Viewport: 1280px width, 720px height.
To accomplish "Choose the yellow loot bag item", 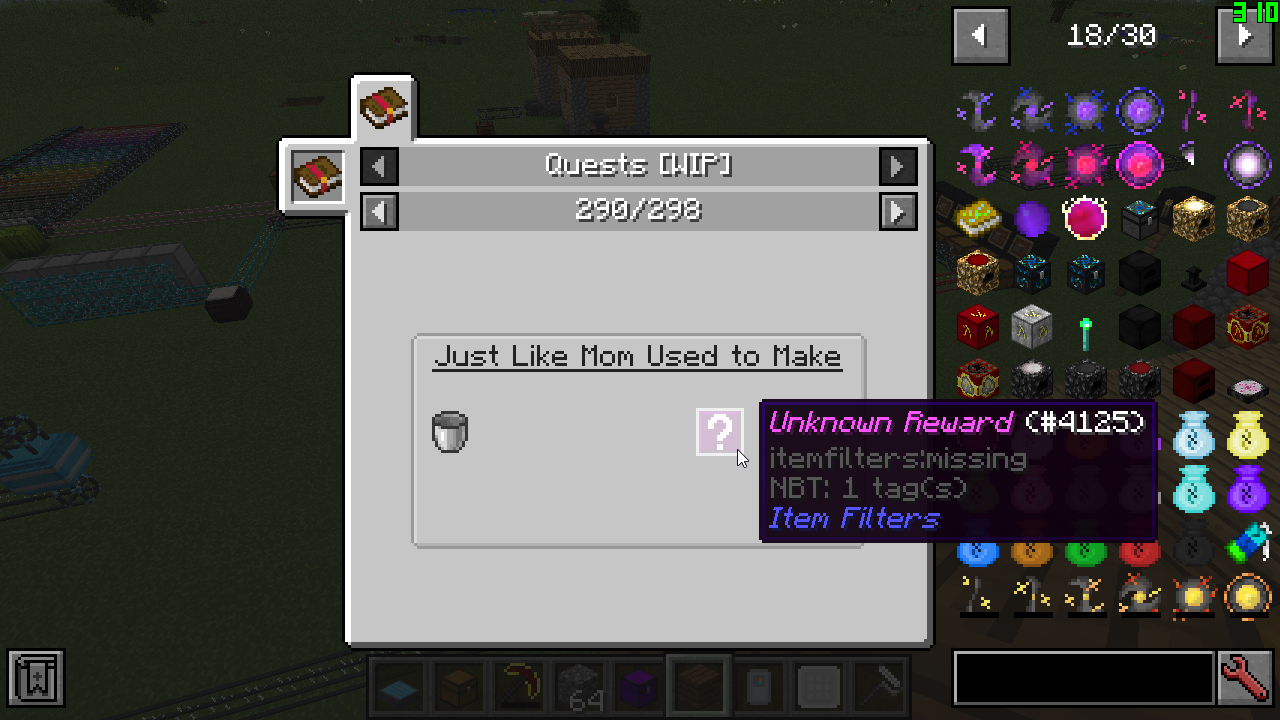I will coord(1247,432).
